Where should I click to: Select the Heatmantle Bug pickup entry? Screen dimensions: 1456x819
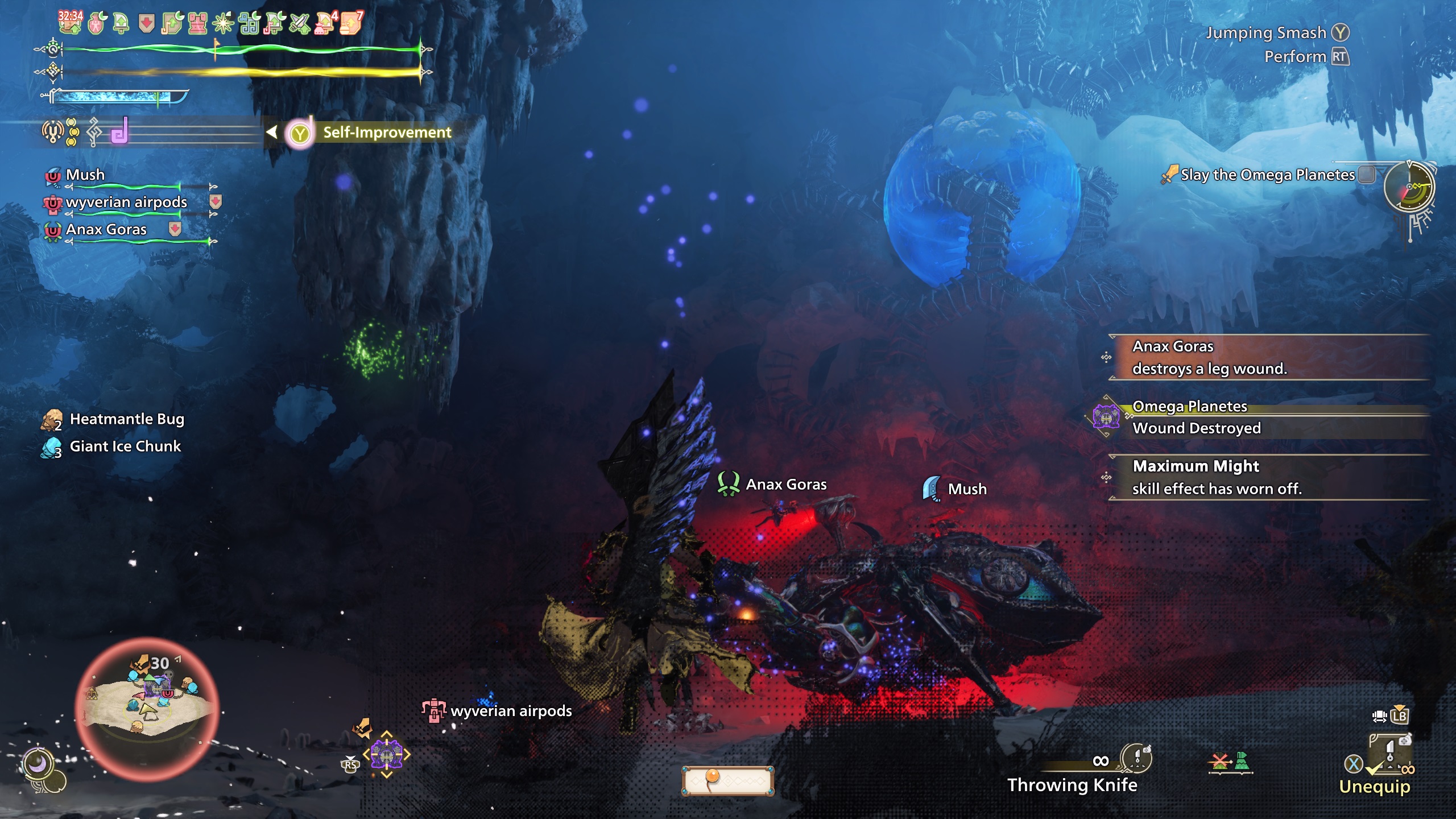126,420
